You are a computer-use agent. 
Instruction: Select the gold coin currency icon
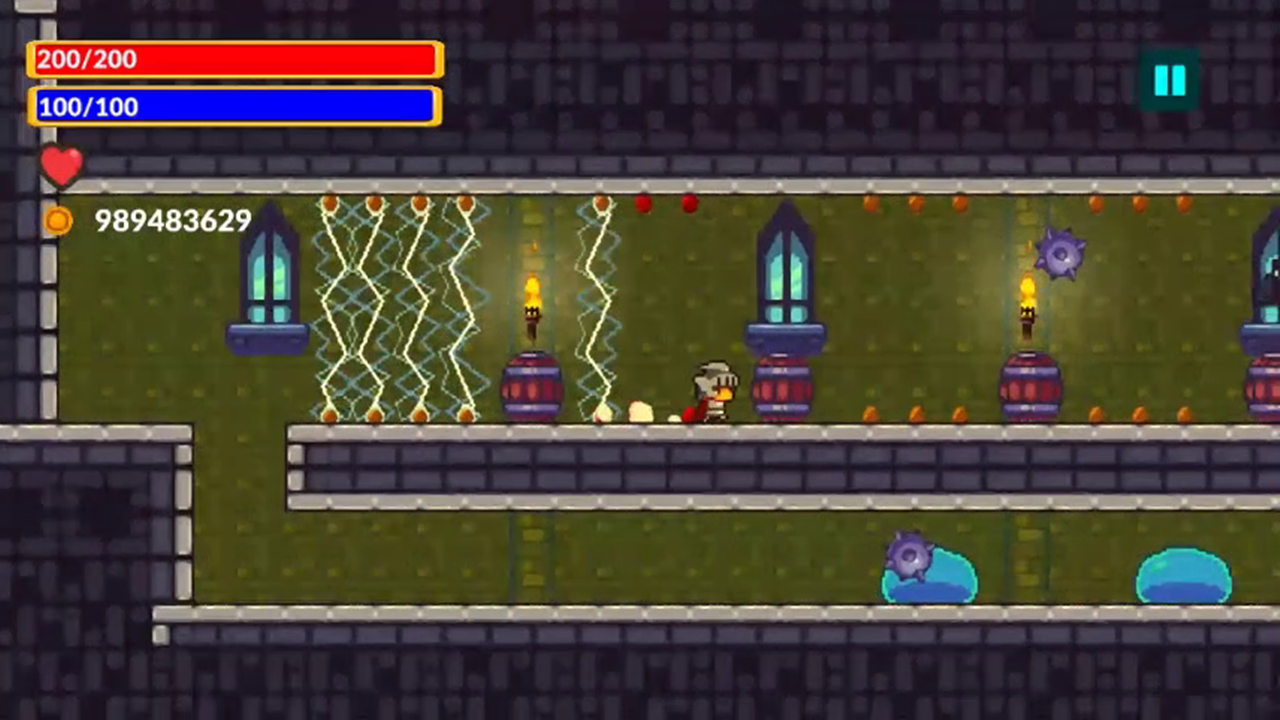pos(57,221)
